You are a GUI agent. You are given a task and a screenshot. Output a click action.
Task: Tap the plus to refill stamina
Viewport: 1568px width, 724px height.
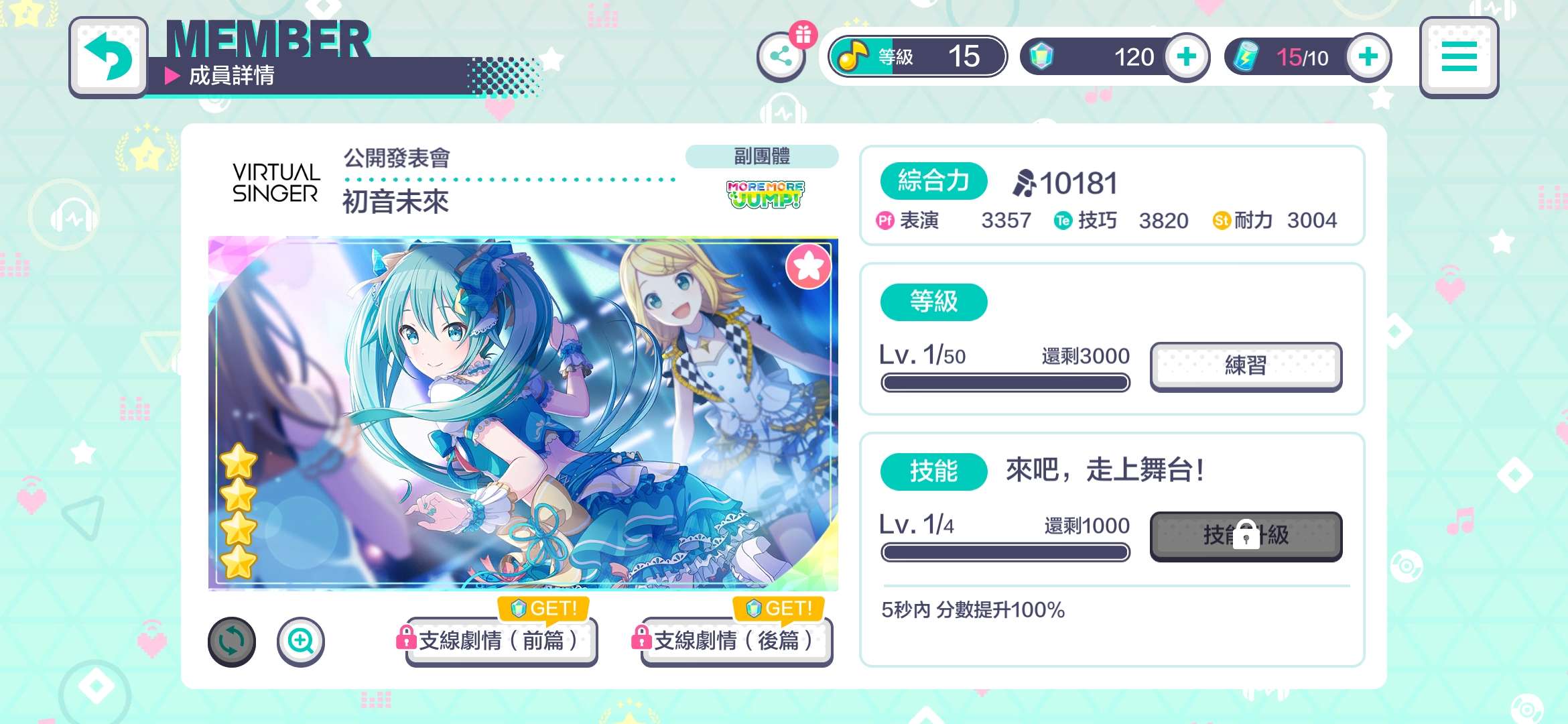pyautogui.click(x=1367, y=57)
